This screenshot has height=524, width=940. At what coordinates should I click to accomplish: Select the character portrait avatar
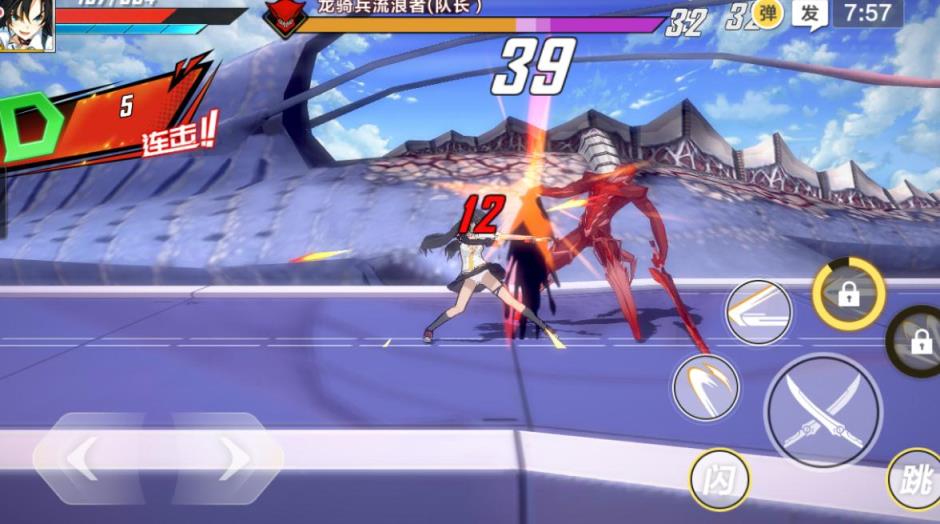tap(26, 24)
